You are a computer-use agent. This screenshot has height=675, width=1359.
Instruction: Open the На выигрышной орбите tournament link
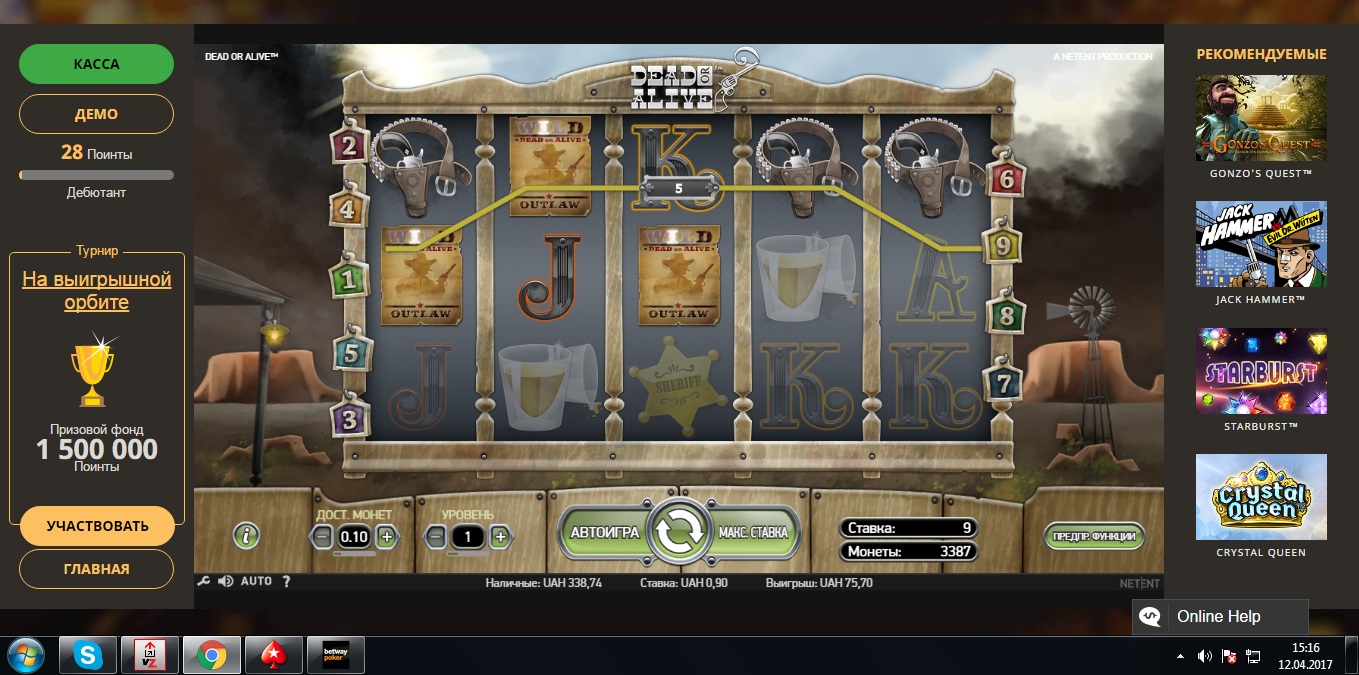point(97,291)
